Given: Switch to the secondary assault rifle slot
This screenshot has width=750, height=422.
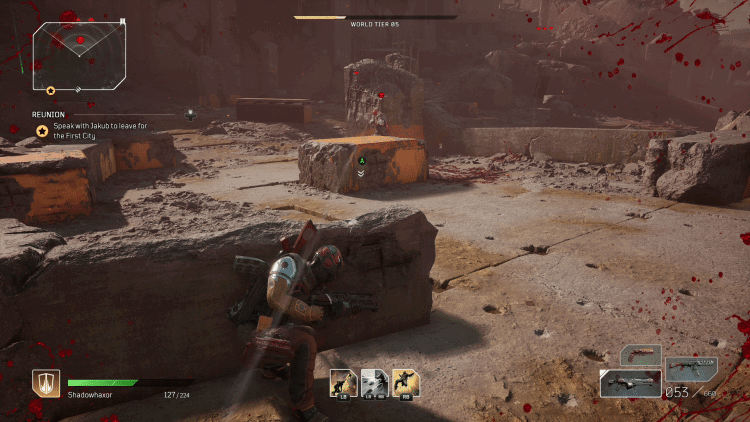Looking at the screenshot, I should [691, 369].
